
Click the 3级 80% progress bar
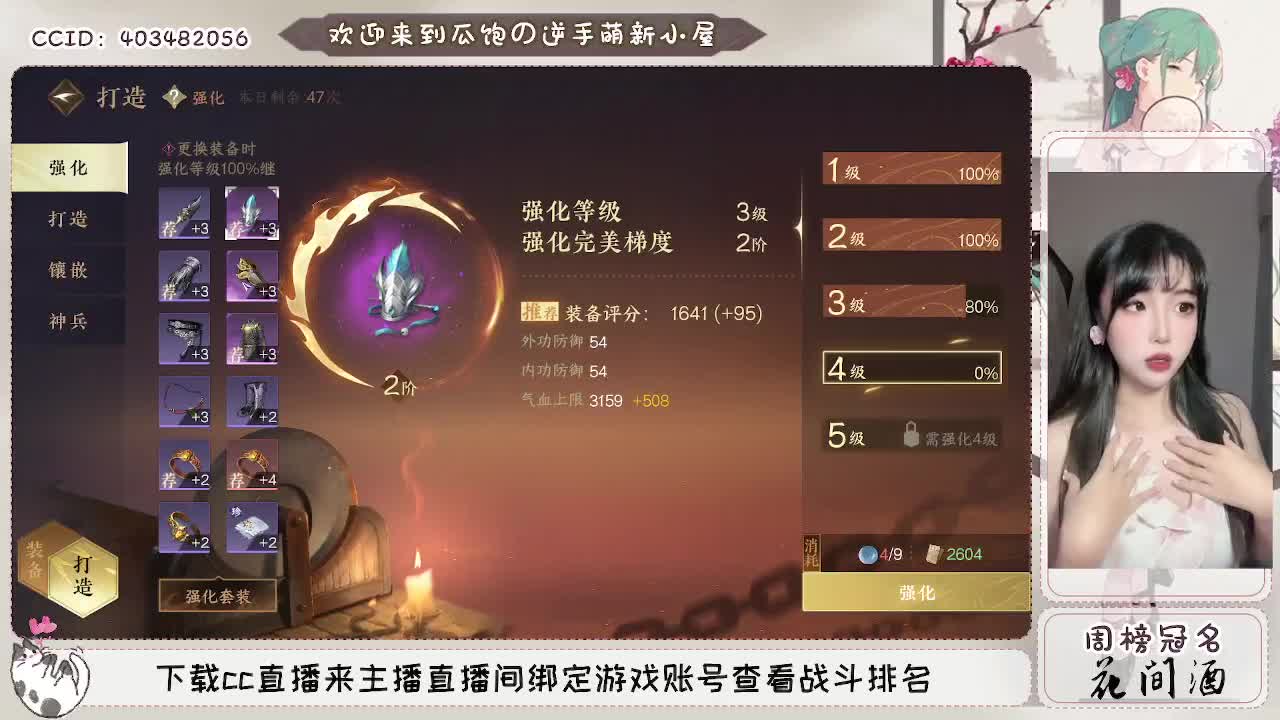click(x=911, y=302)
